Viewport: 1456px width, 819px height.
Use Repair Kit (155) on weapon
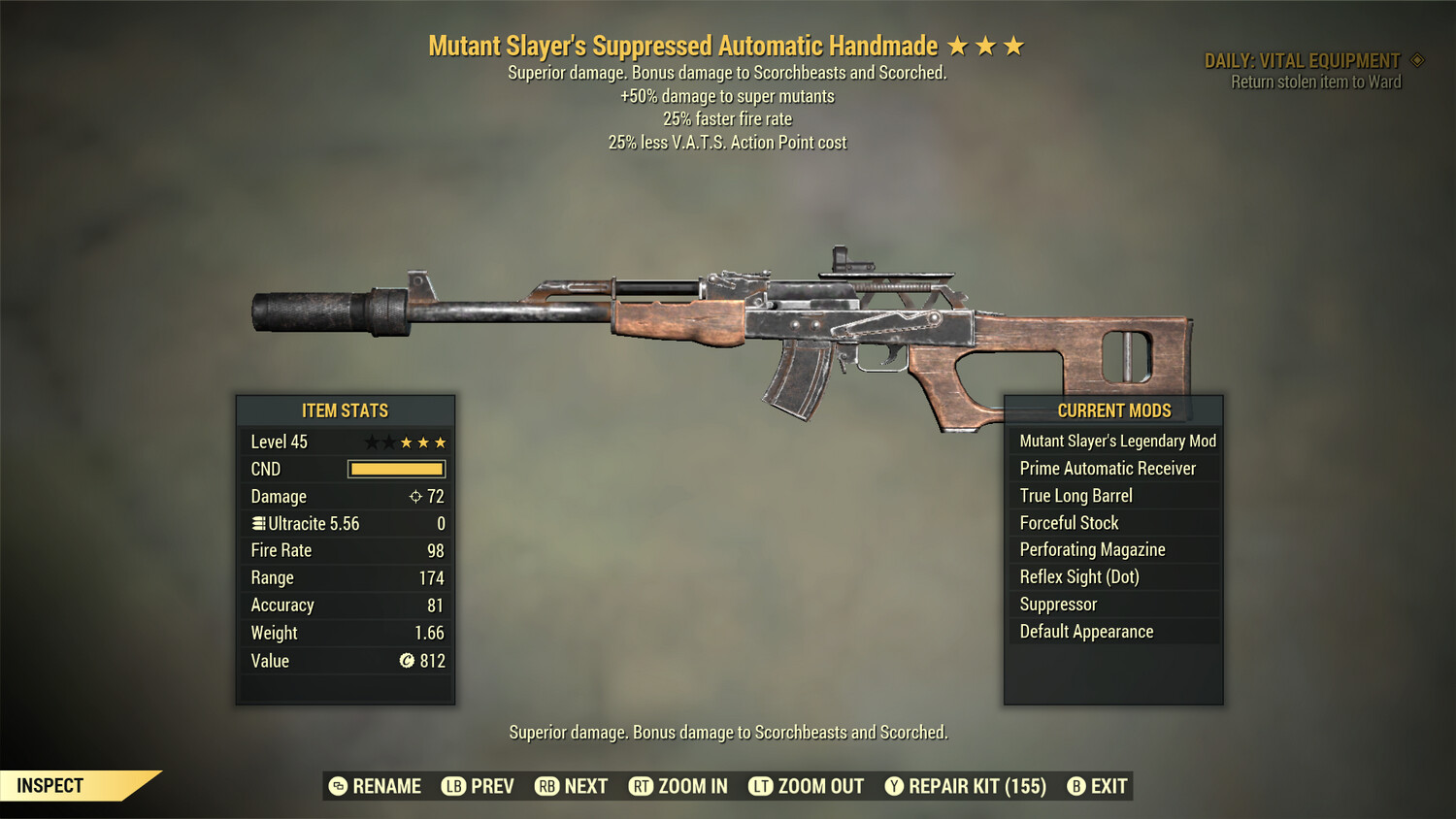pyautogui.click(x=966, y=786)
